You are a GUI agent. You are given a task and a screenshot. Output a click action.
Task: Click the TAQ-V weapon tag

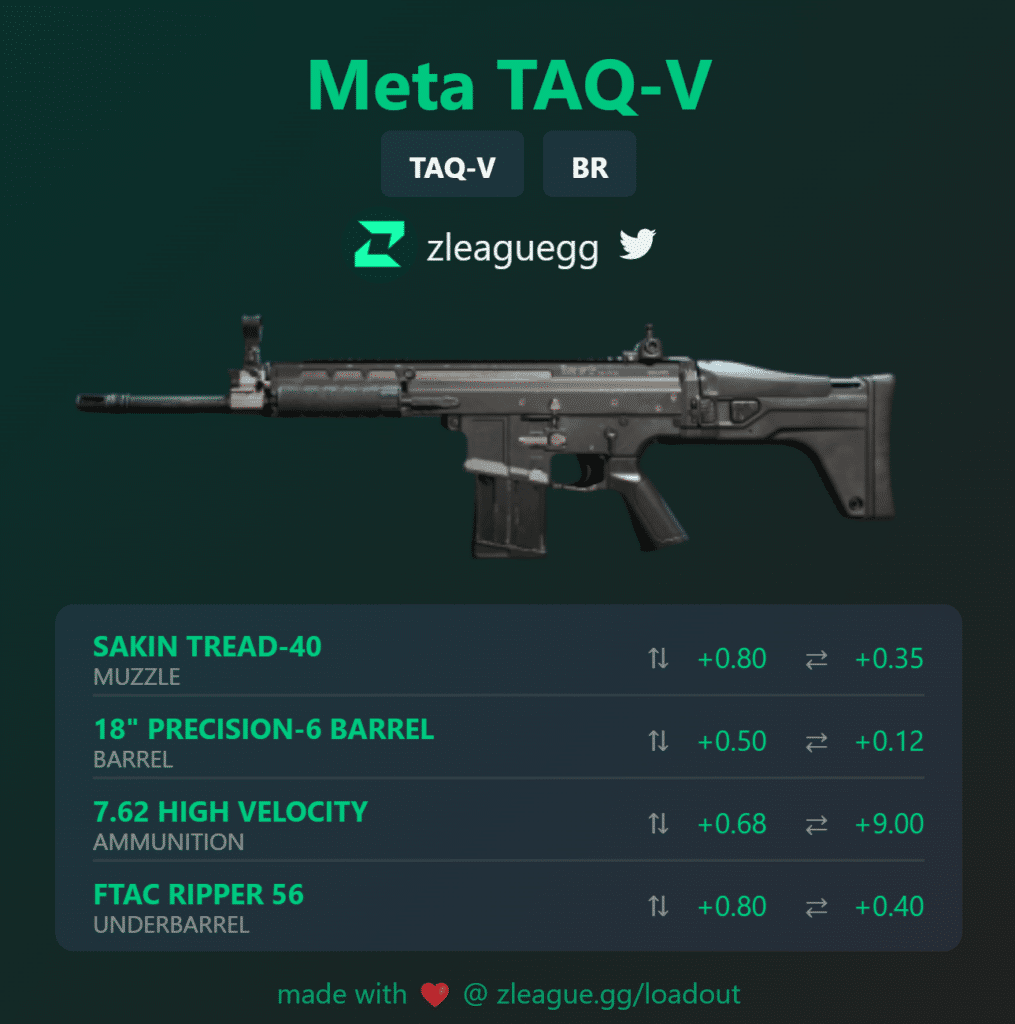(x=452, y=166)
